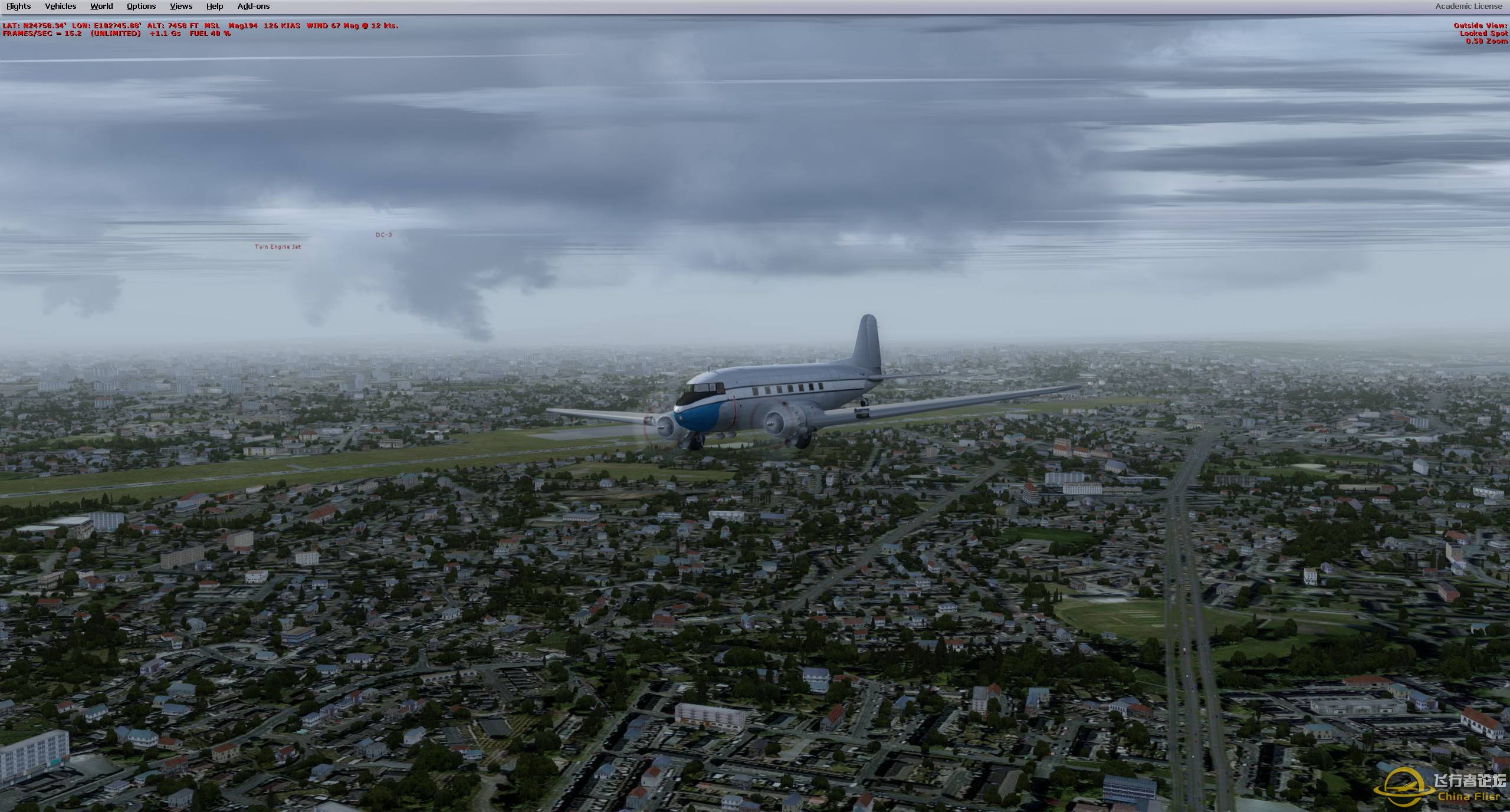The width and height of the screenshot is (1510, 812).
Task: Open the Flights menu
Action: [x=18, y=6]
